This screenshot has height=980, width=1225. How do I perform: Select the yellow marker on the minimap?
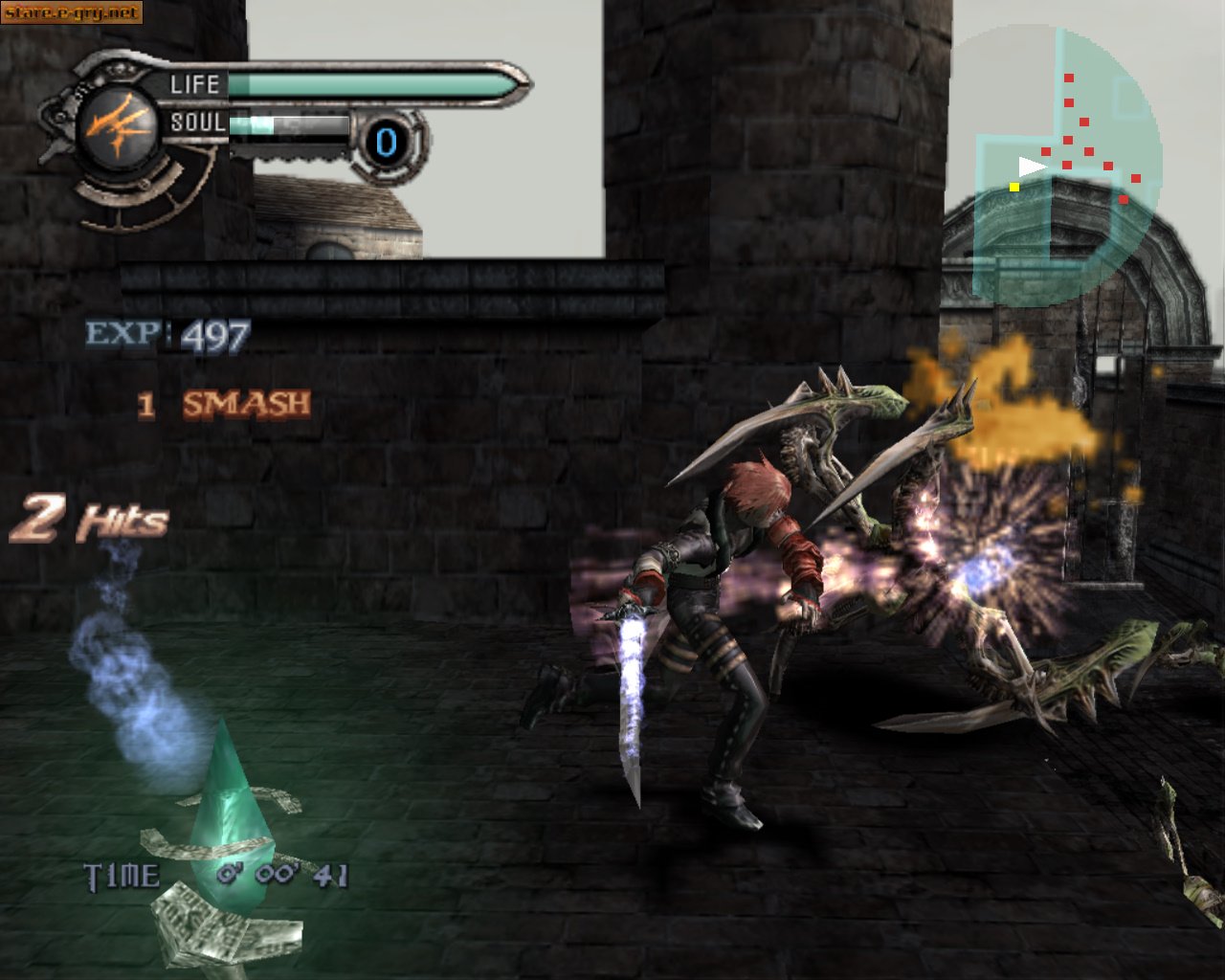(x=1014, y=187)
